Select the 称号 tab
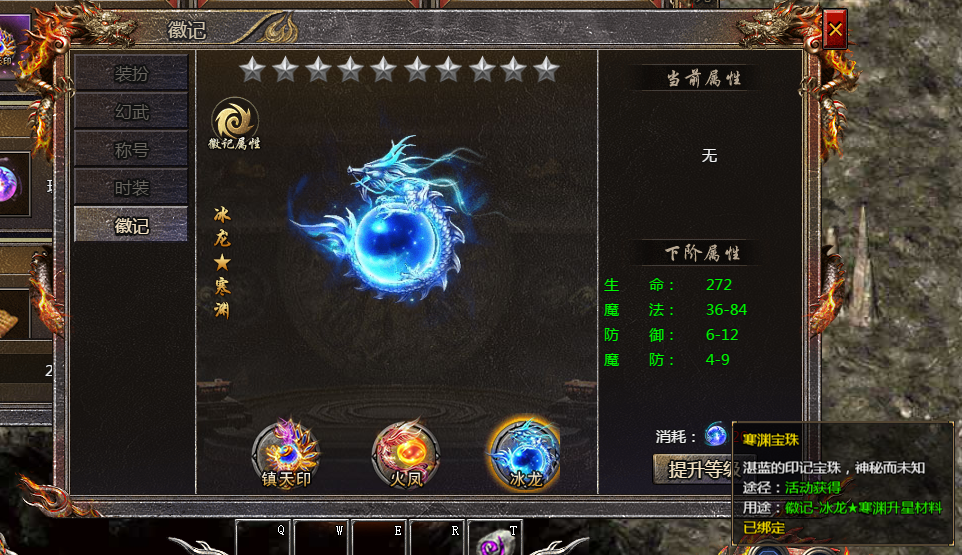This screenshot has width=962, height=555. click(131, 150)
